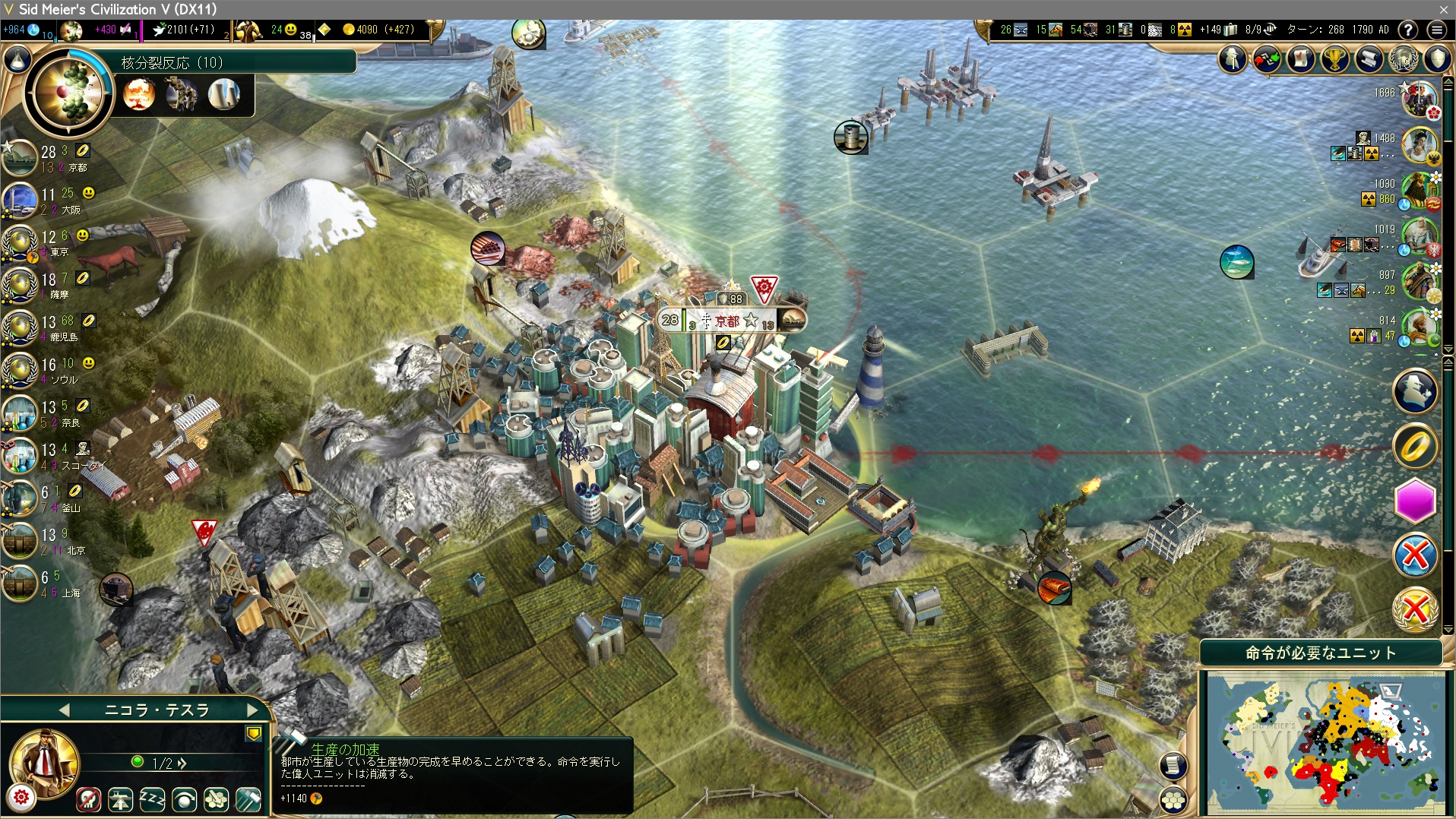Open the espionage overview spy icon
This screenshot has width=1456, height=819.
click(x=1233, y=58)
